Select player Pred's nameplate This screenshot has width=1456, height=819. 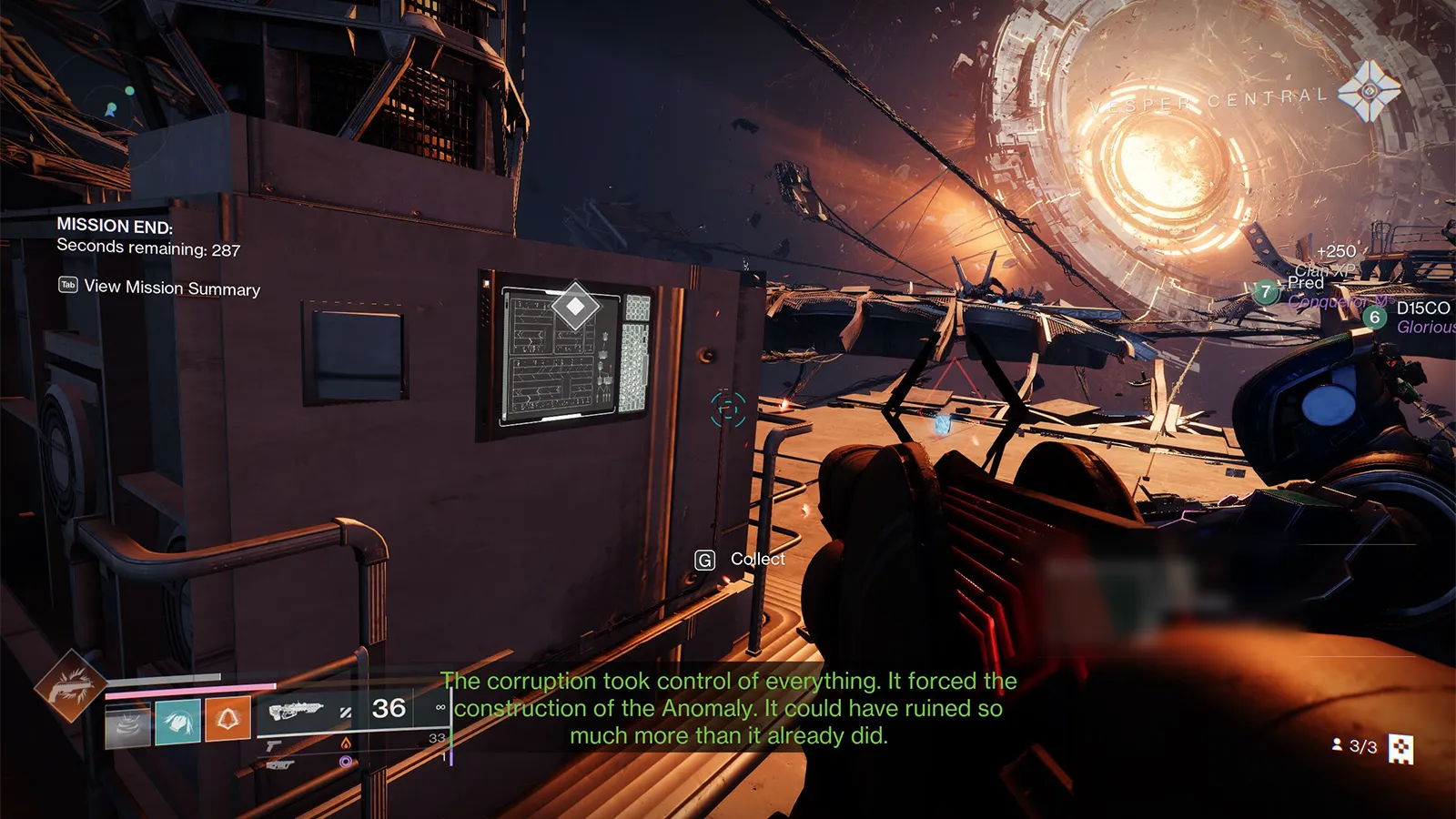(x=1305, y=283)
